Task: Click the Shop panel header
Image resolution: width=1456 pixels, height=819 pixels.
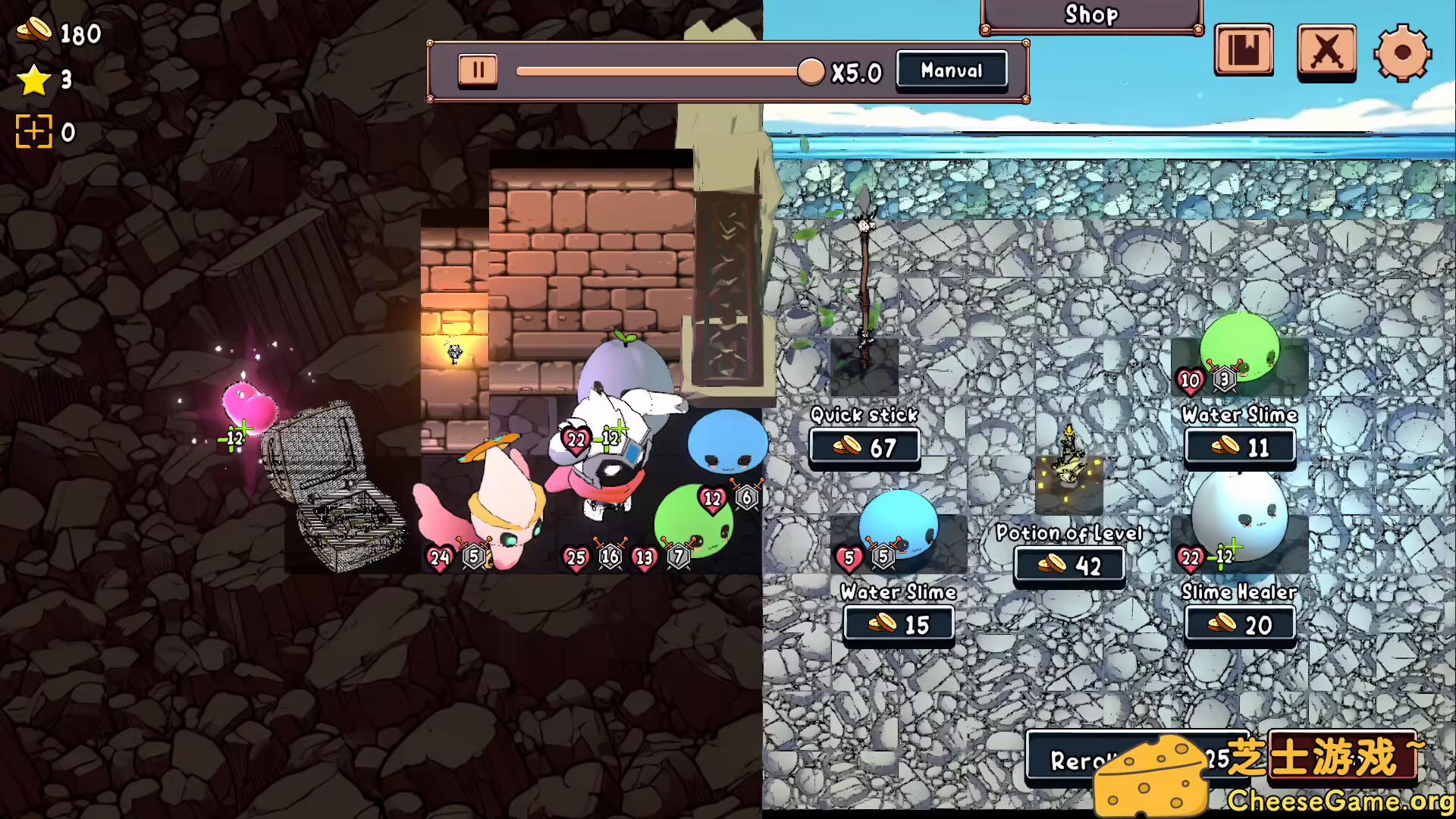Action: point(1090,14)
